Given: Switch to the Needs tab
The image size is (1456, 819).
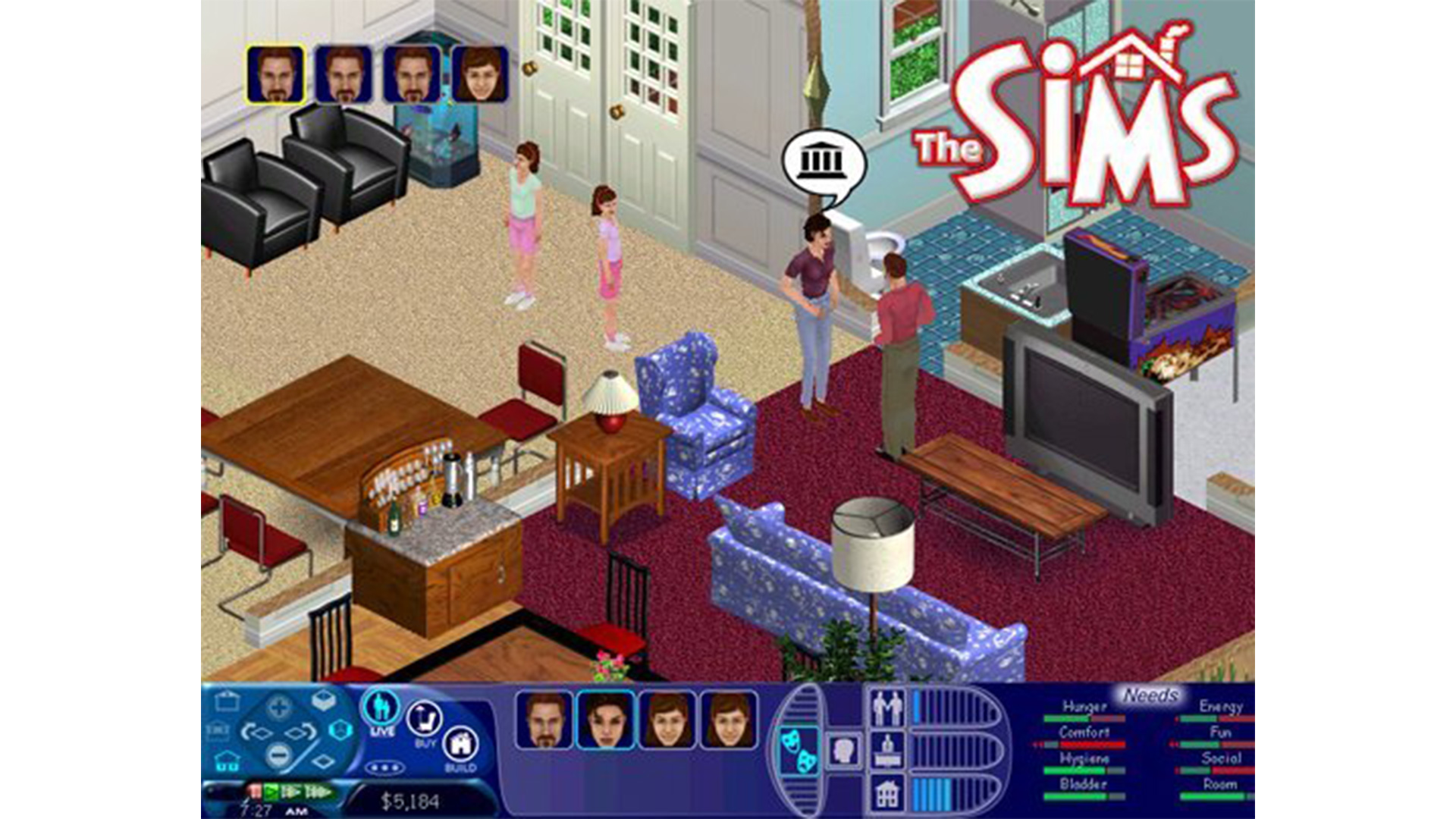Looking at the screenshot, I should point(1150,695).
